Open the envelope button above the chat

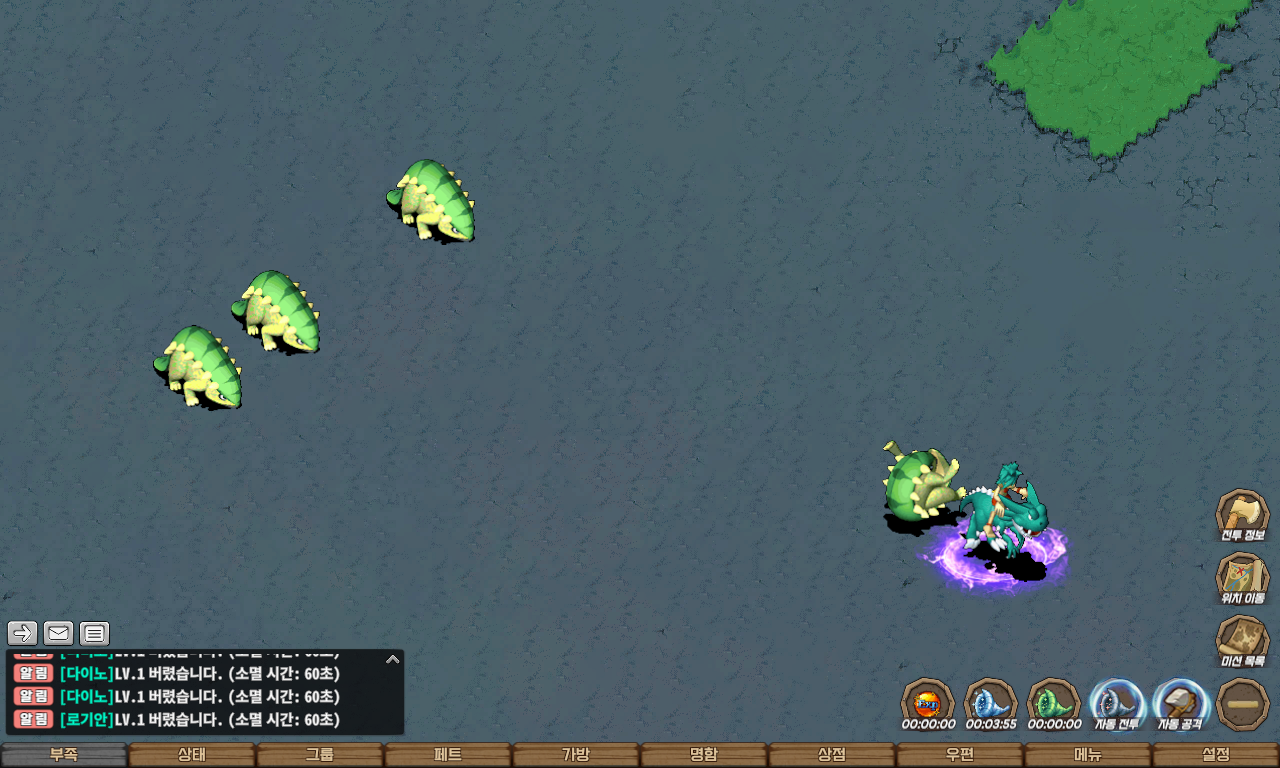point(59,633)
